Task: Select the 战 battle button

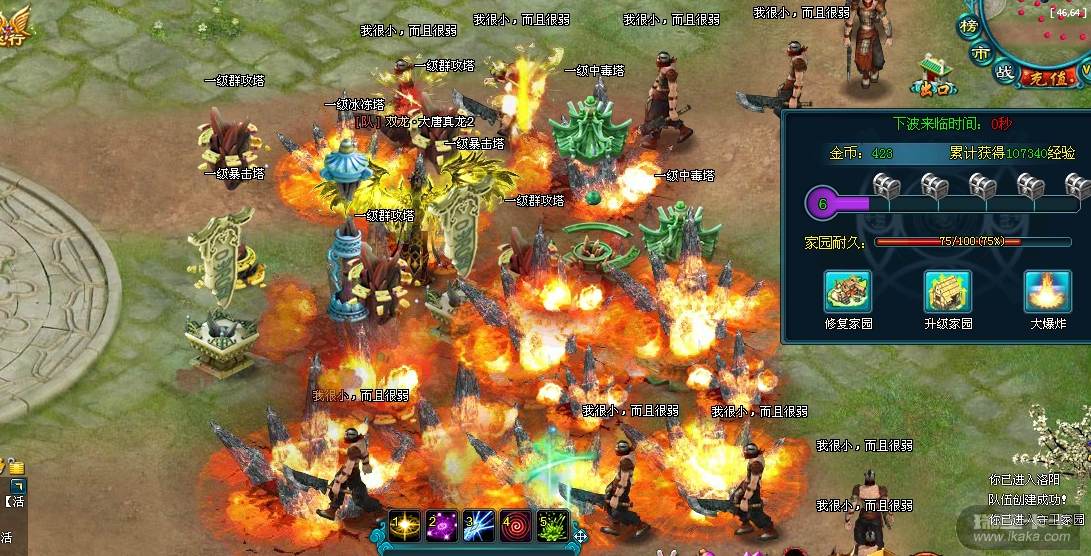Action: pyautogui.click(x=1005, y=72)
